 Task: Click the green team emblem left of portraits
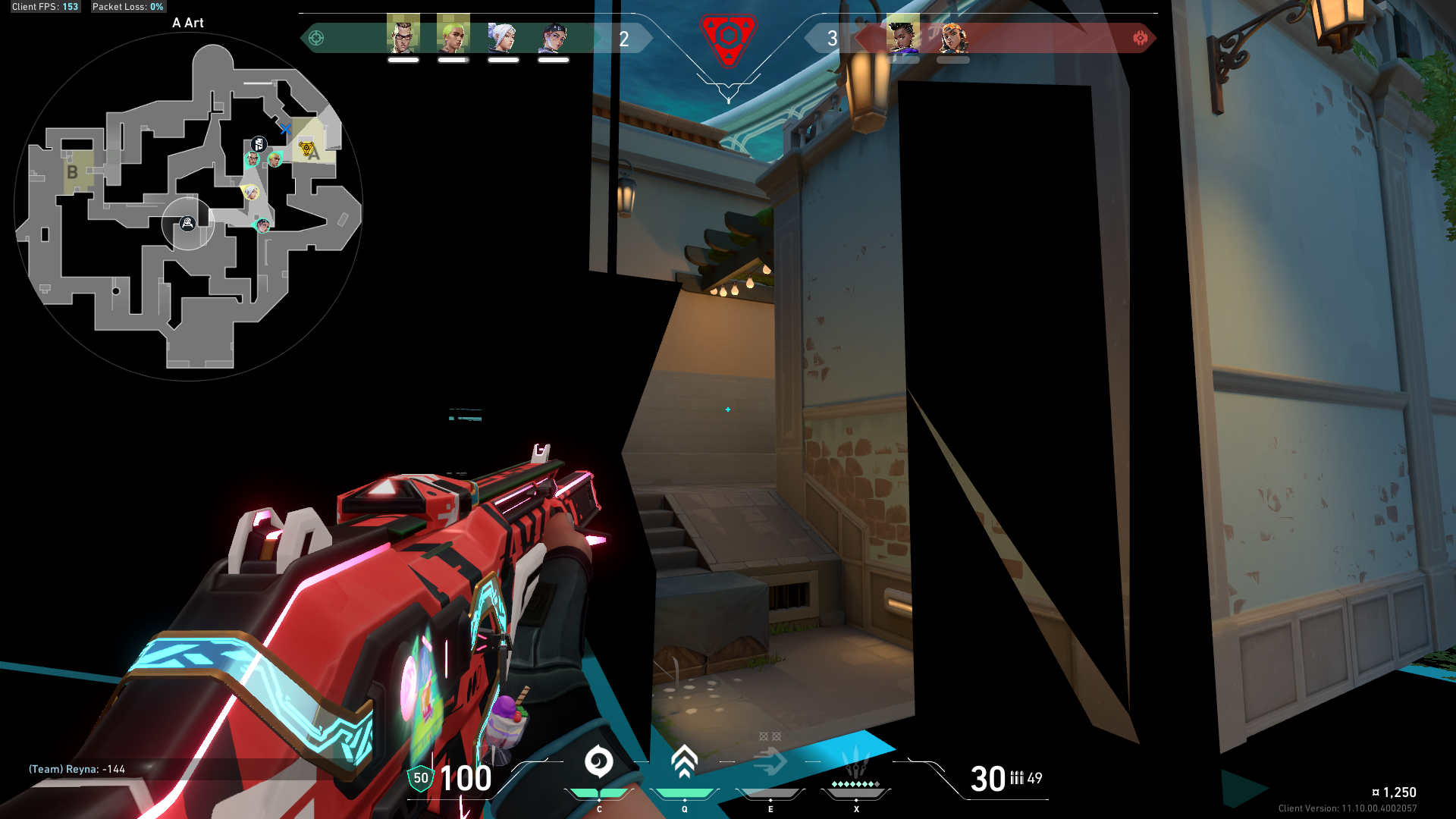[x=316, y=38]
